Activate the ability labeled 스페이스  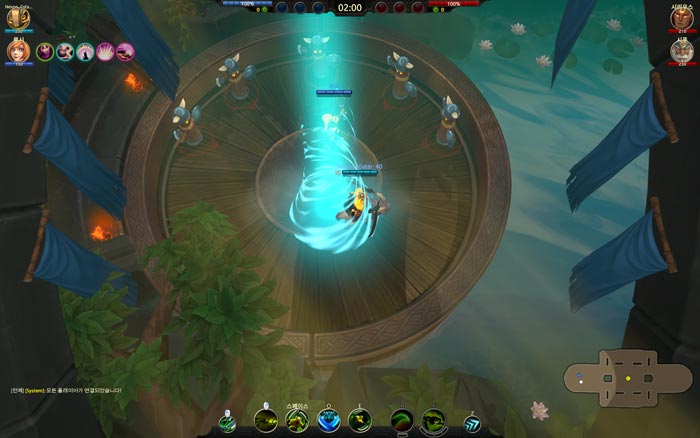tap(297, 421)
